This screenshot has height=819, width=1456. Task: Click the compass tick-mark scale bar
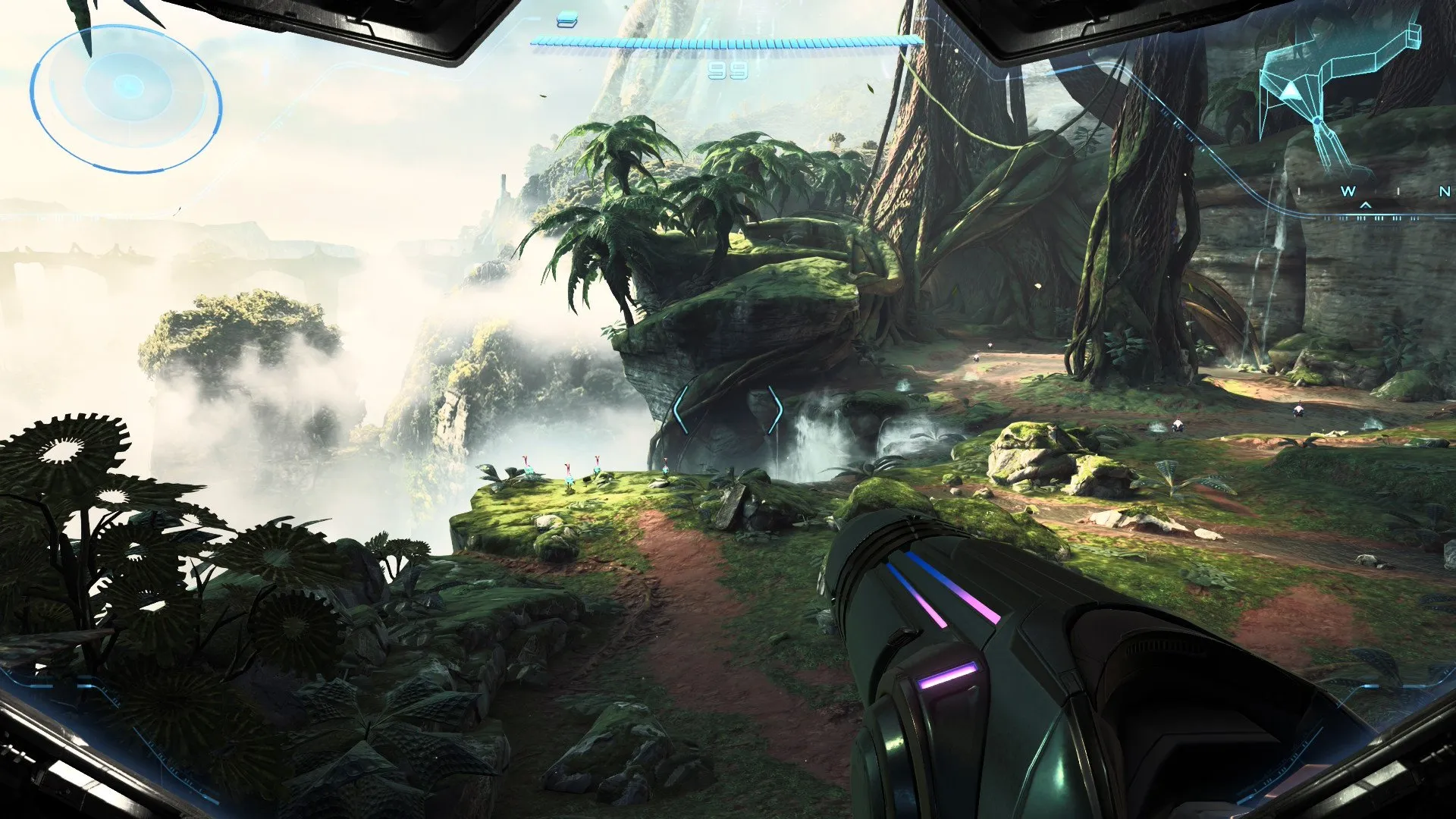coord(1369,218)
